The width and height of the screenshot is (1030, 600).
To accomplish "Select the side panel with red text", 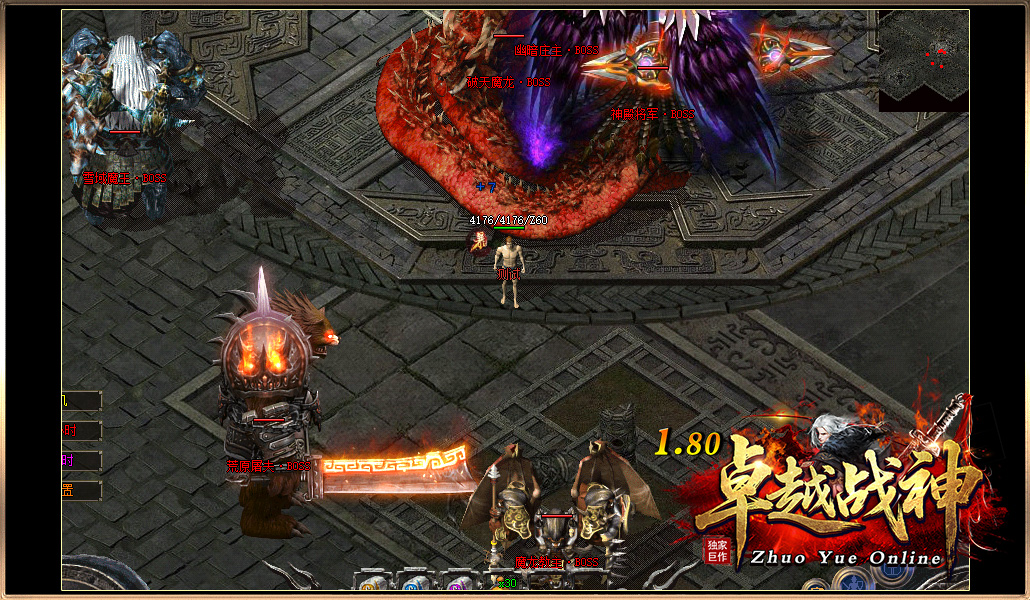I will point(81,431).
